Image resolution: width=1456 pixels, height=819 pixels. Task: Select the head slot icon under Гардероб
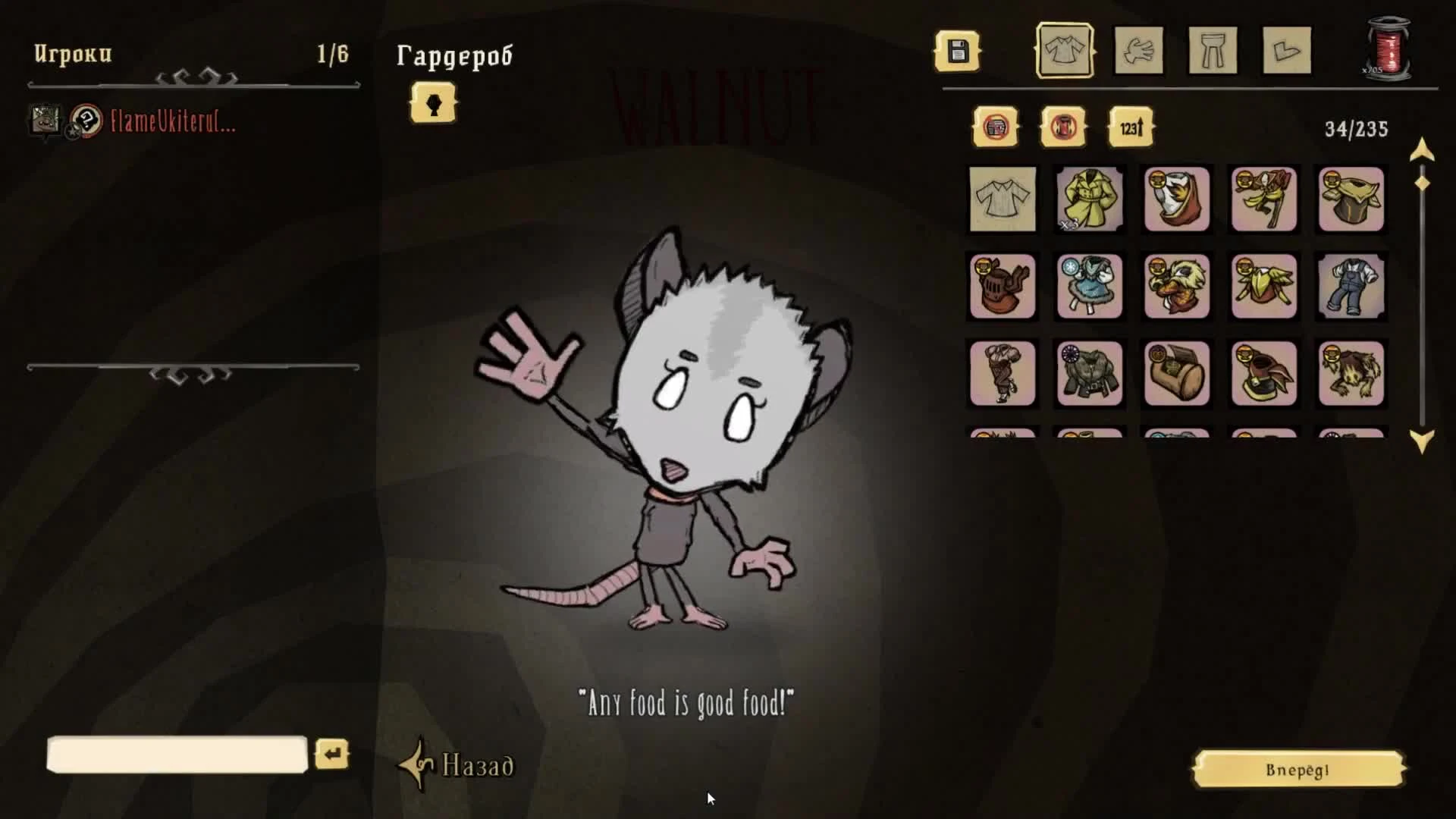click(433, 103)
